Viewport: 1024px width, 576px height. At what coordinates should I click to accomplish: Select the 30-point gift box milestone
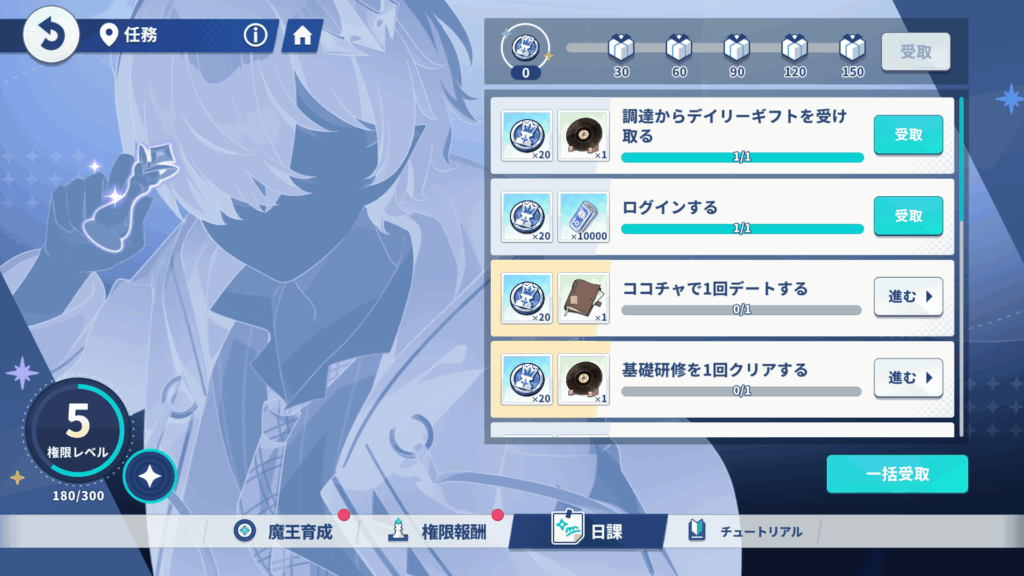621,47
